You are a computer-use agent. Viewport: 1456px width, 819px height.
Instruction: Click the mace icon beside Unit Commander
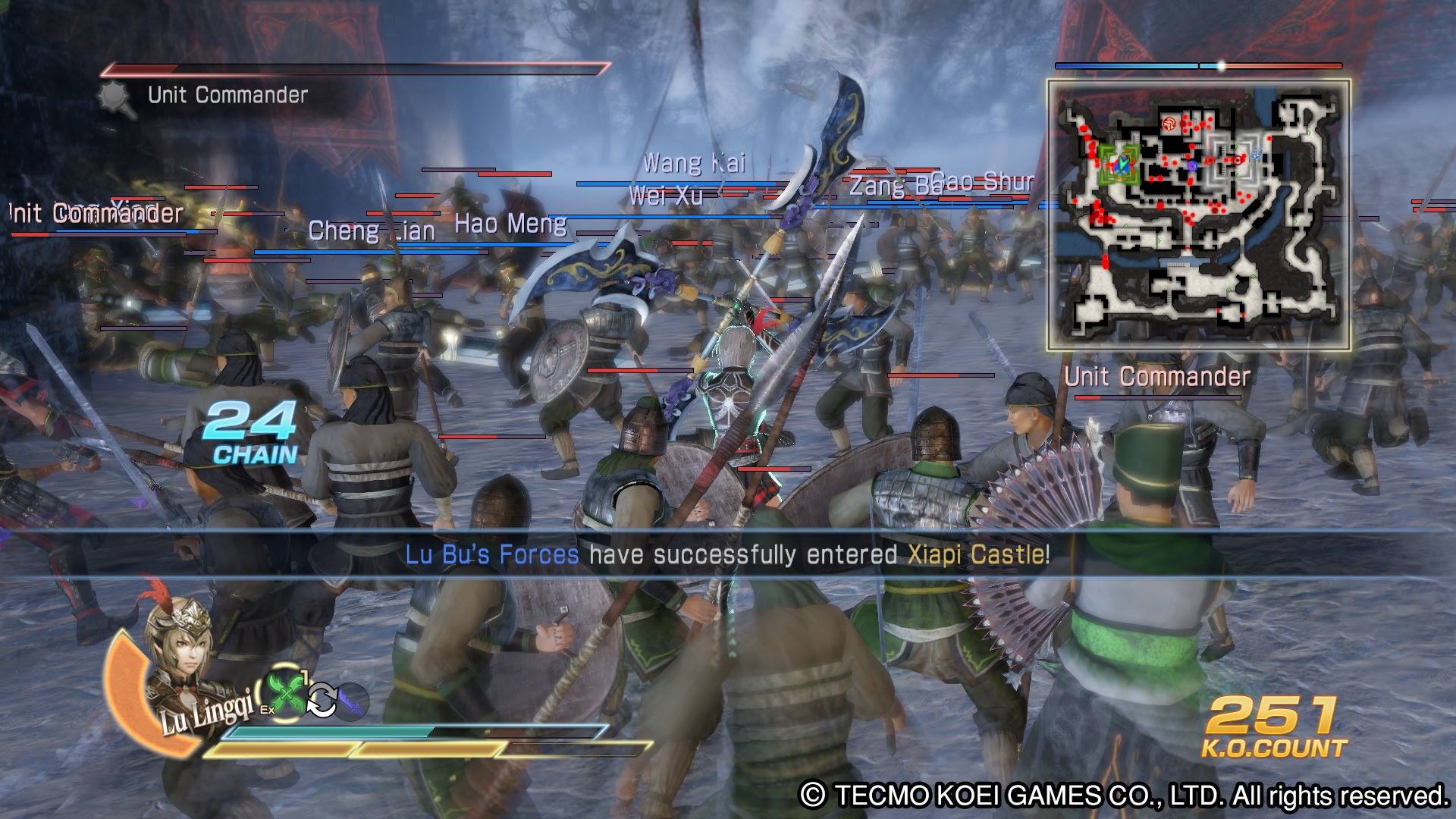118,99
